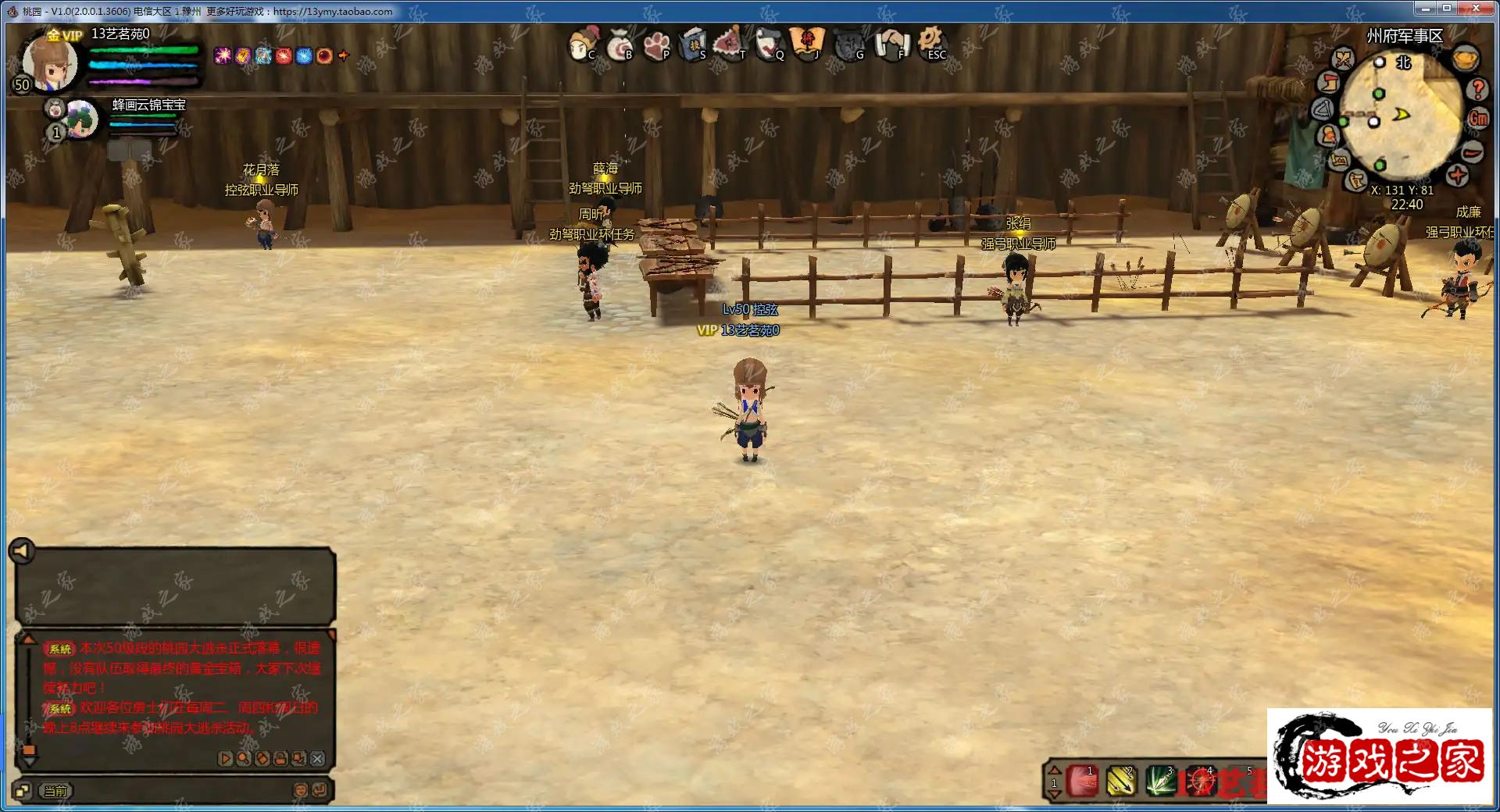The height and width of the screenshot is (812, 1500).
Task: Click the 当前 chat channel button
Action: (x=56, y=791)
